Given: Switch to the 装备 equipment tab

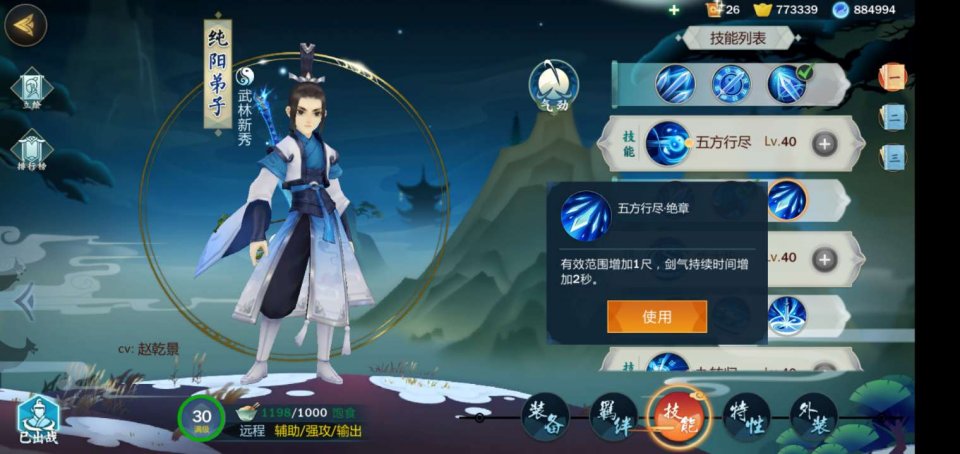Looking at the screenshot, I should pos(545,416).
